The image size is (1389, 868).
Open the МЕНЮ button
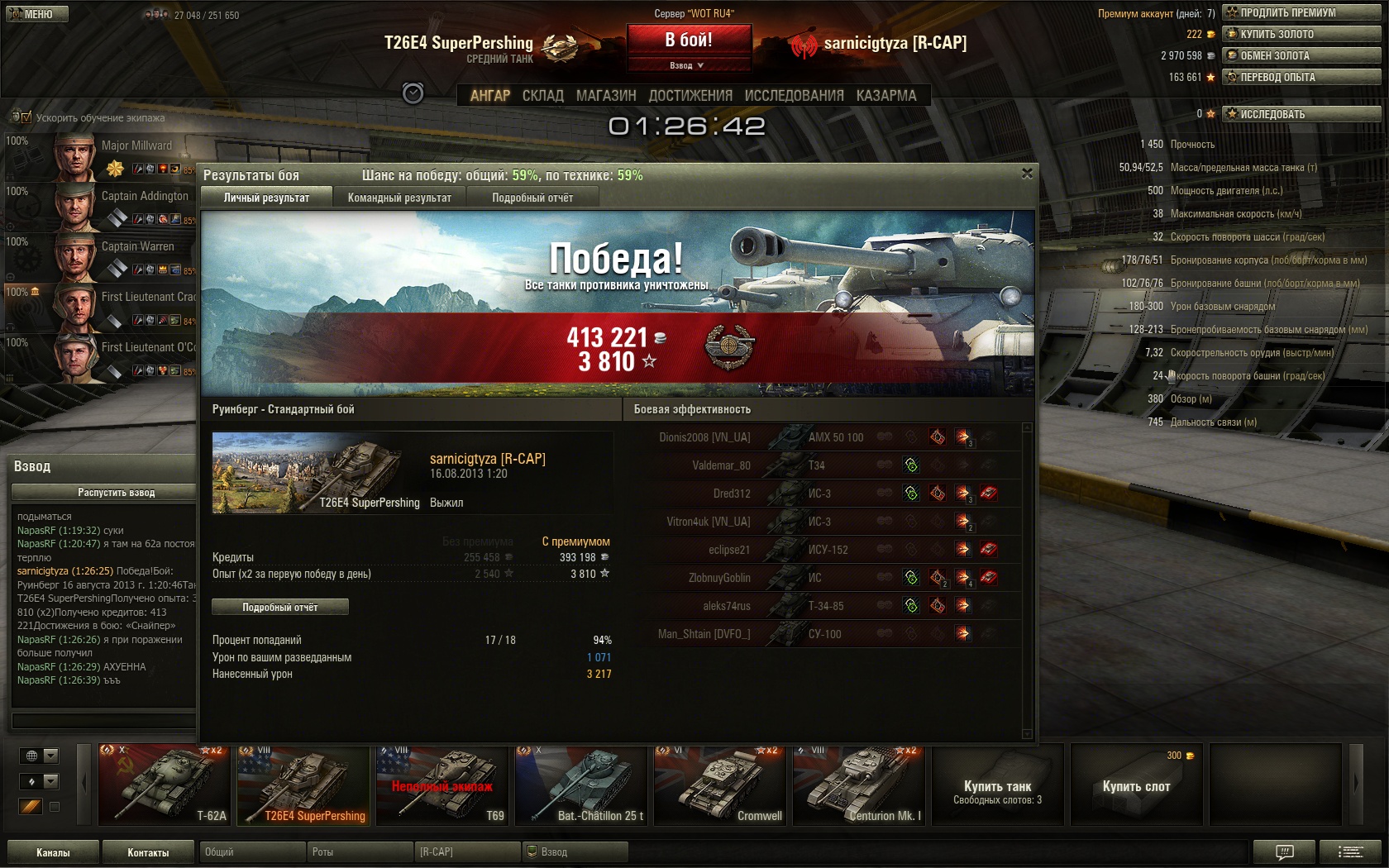37,14
